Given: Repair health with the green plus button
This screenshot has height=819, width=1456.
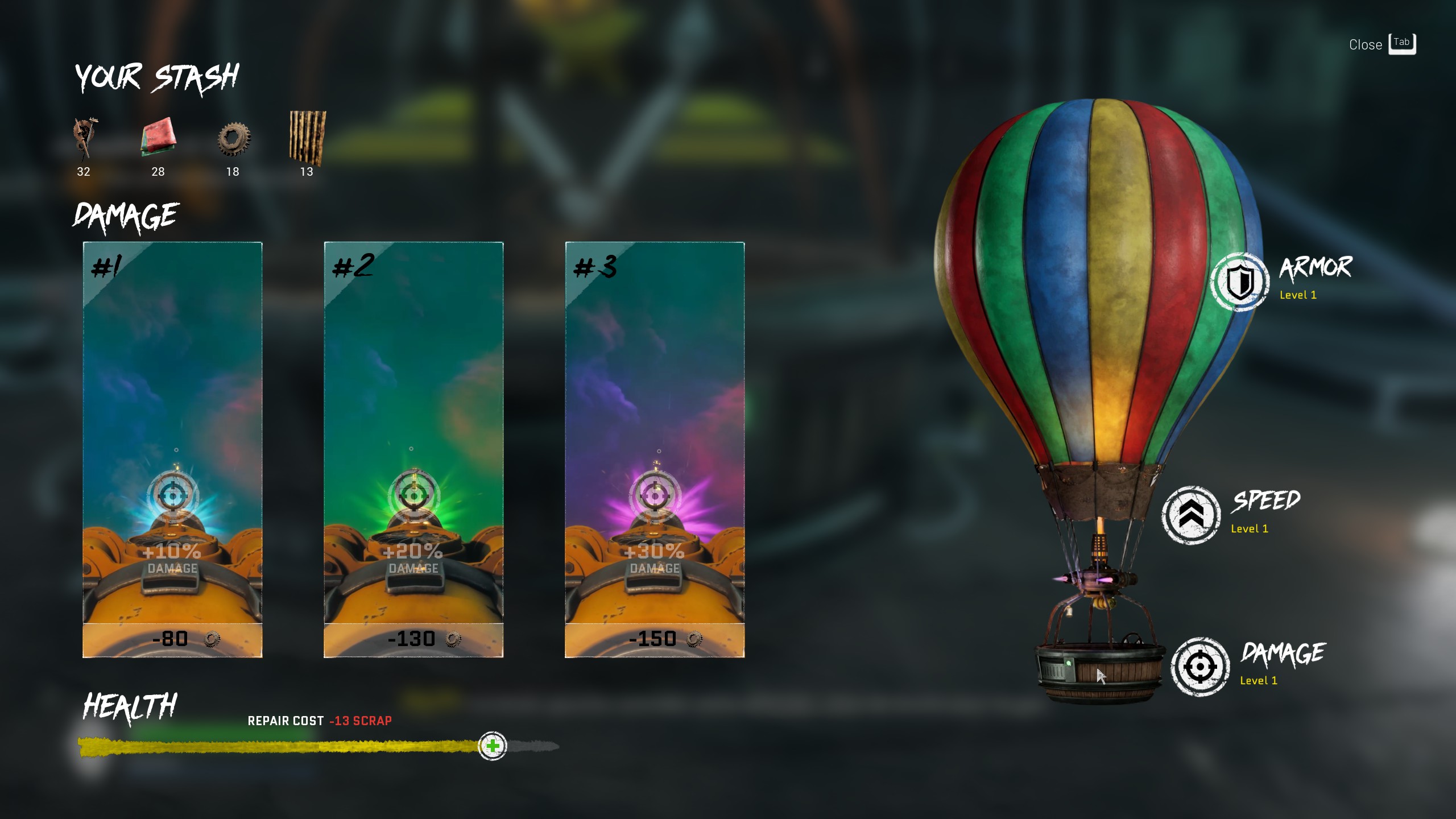Looking at the screenshot, I should coord(493,746).
